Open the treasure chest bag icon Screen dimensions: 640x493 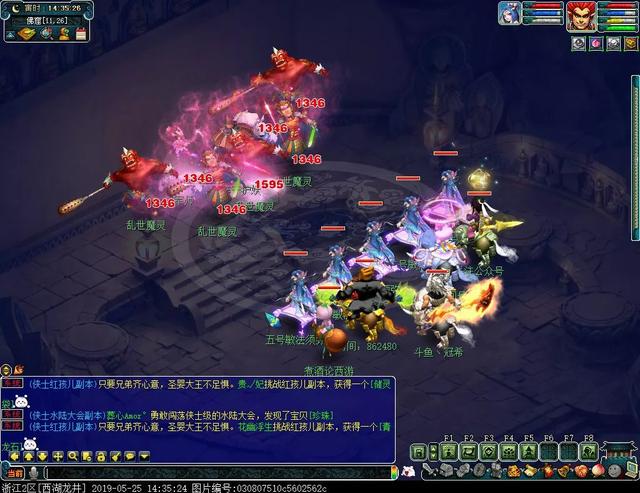443,471
